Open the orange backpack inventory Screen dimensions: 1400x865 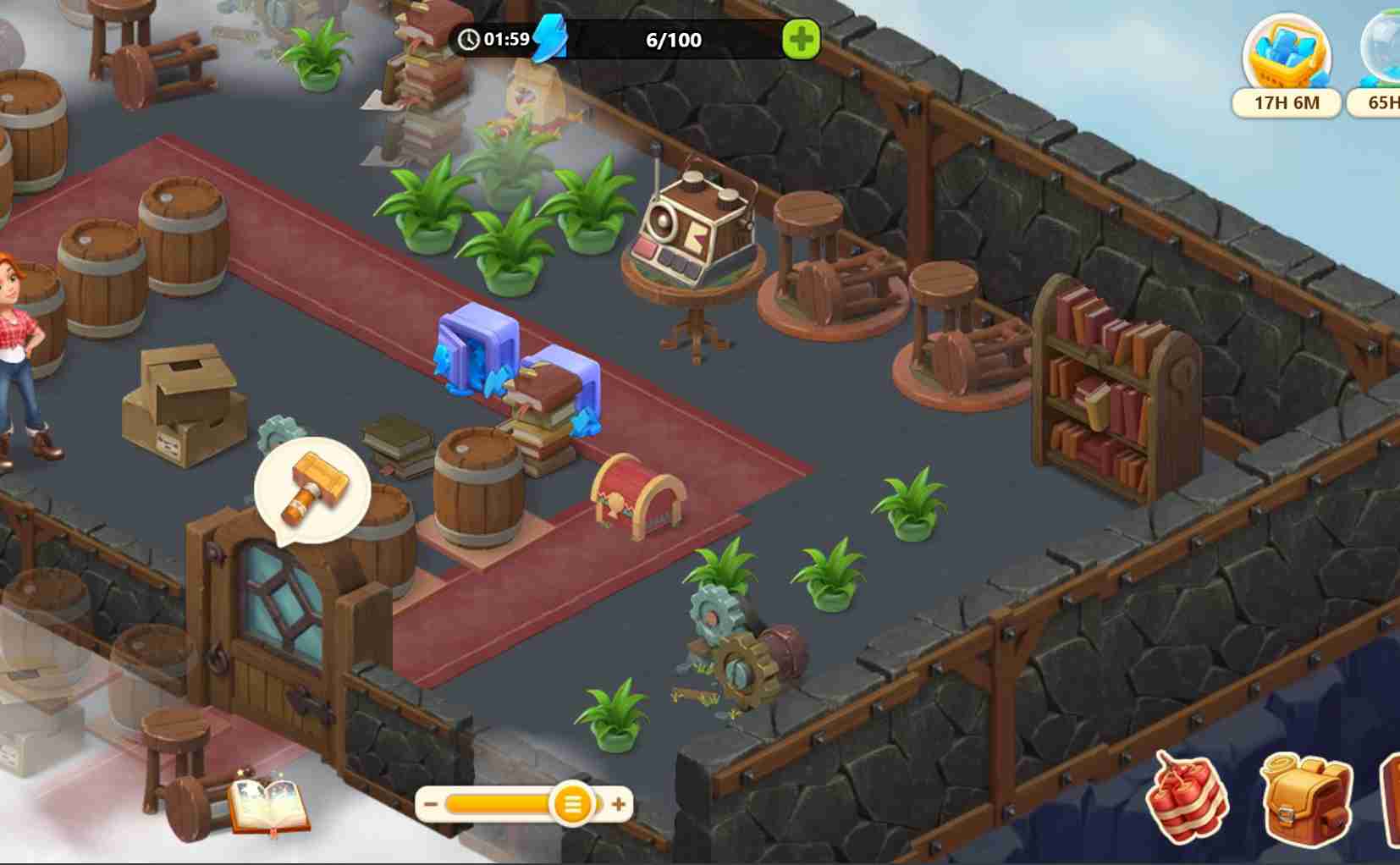point(1305,796)
